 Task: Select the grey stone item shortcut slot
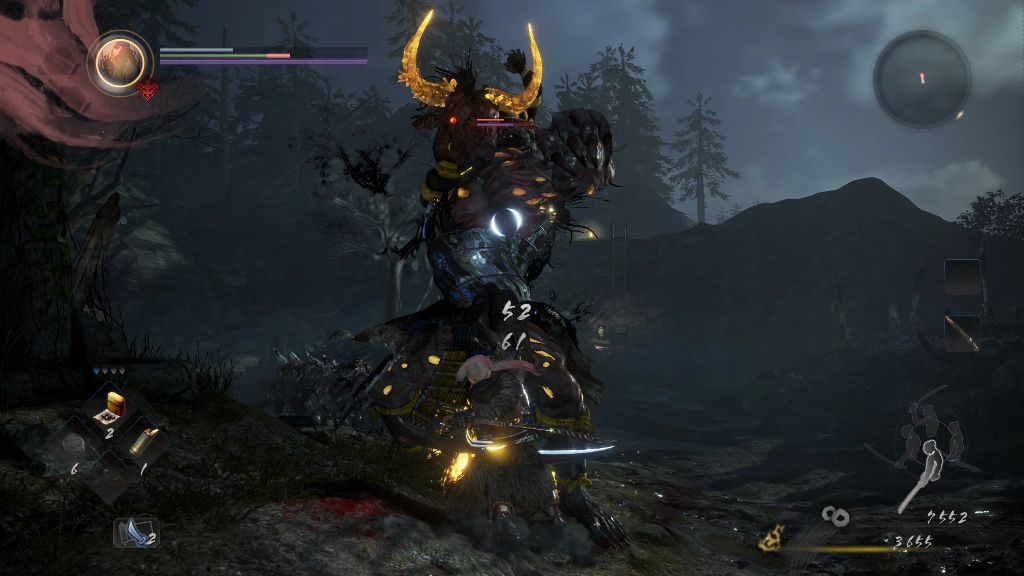[75, 441]
